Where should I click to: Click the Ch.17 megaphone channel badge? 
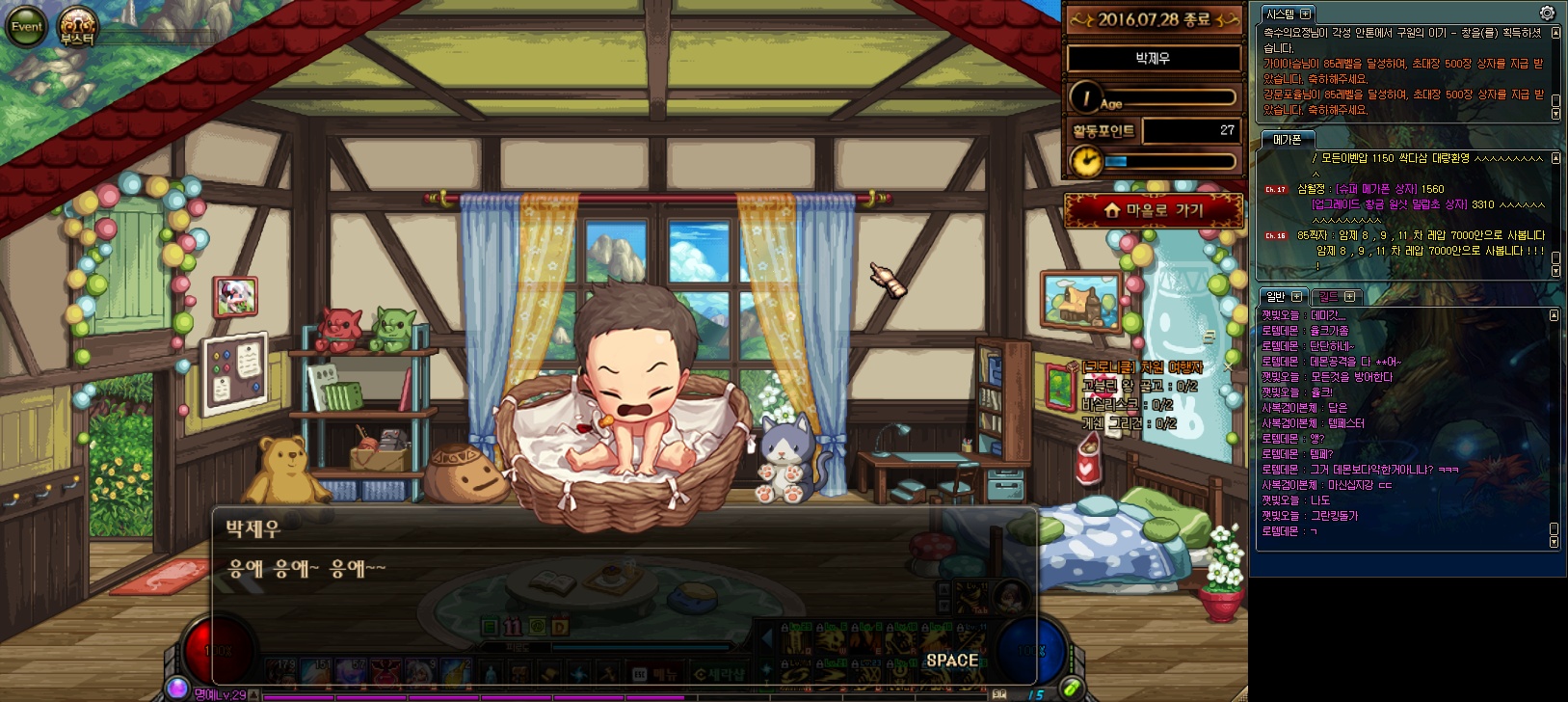pyautogui.click(x=1275, y=190)
